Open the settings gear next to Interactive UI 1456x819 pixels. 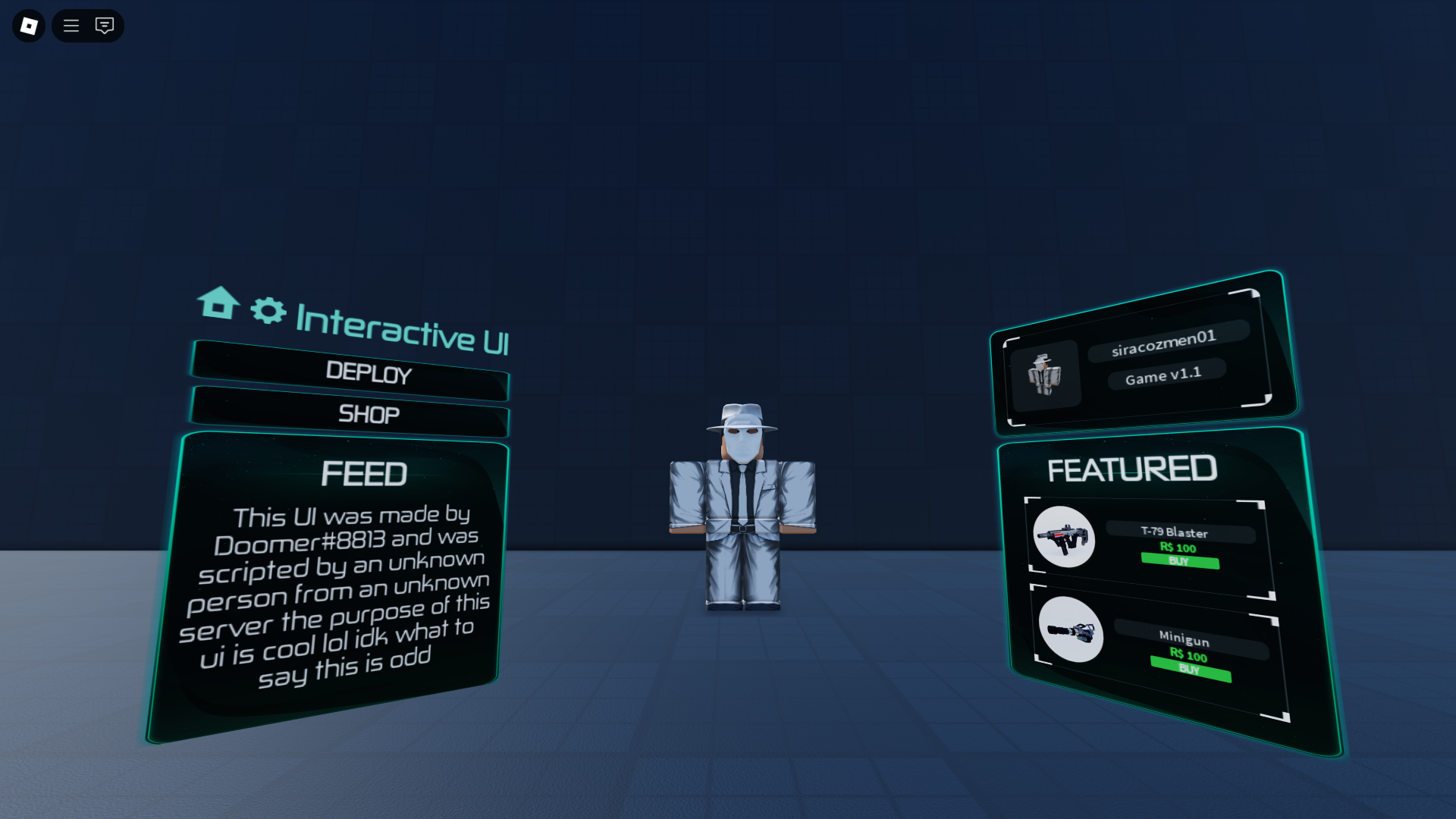click(267, 309)
